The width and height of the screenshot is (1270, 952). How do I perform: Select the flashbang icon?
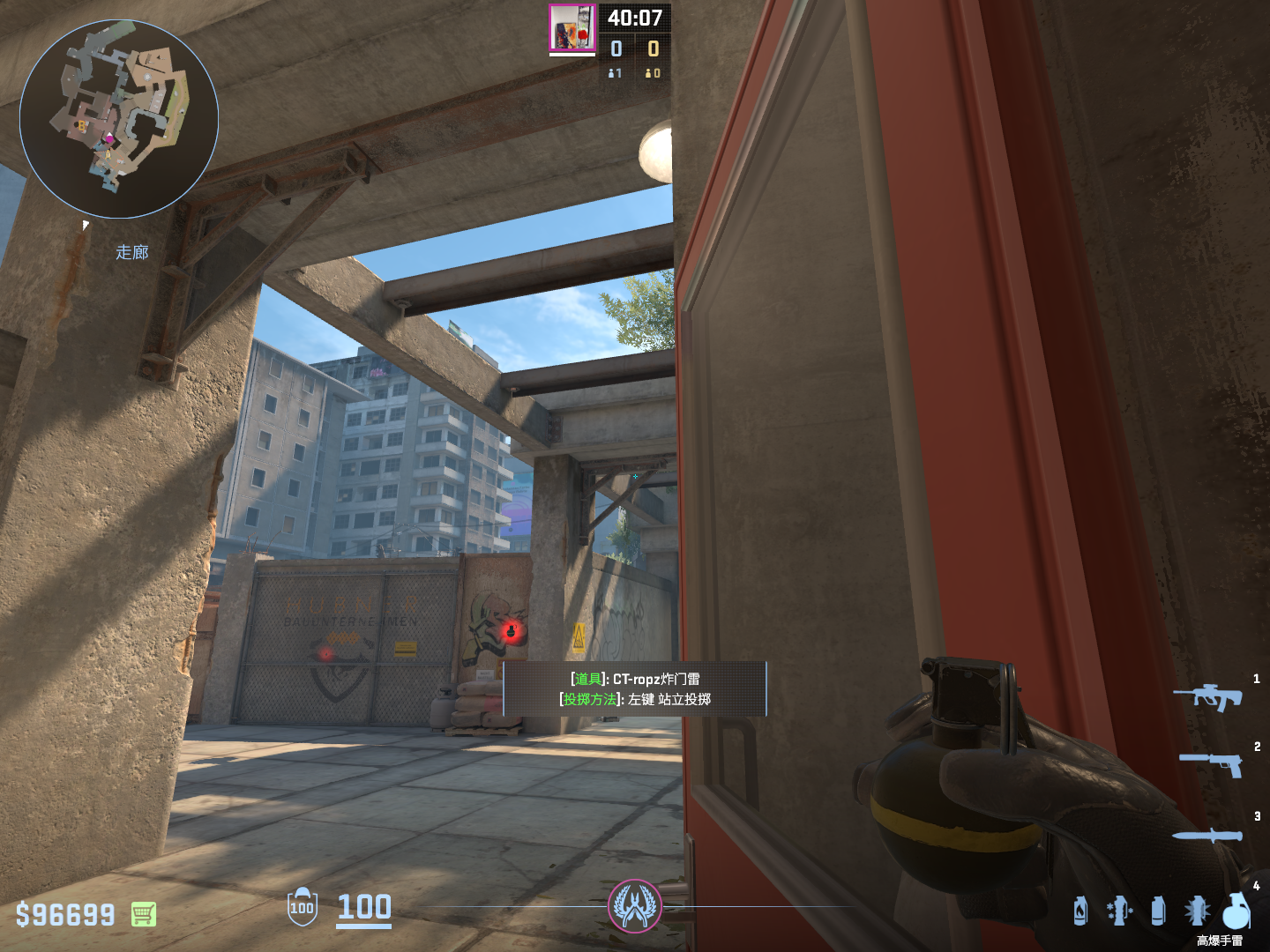coord(1197,911)
